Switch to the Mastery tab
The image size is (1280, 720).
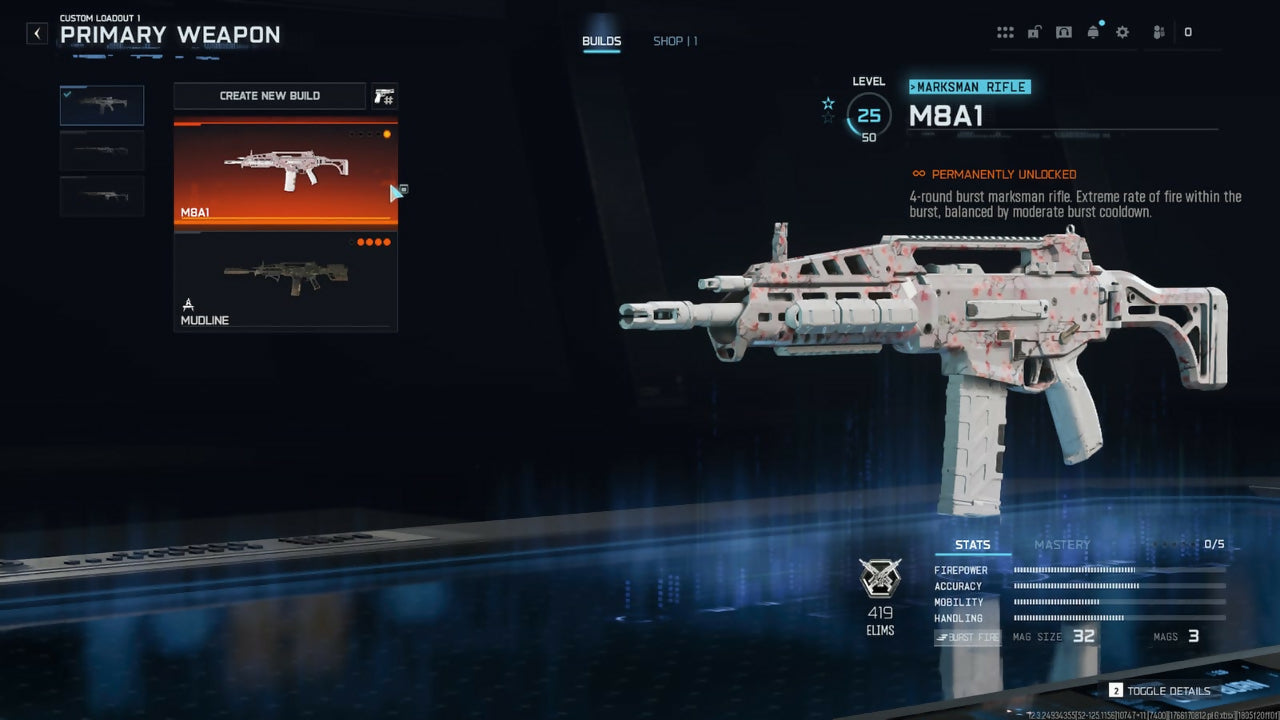point(1062,545)
